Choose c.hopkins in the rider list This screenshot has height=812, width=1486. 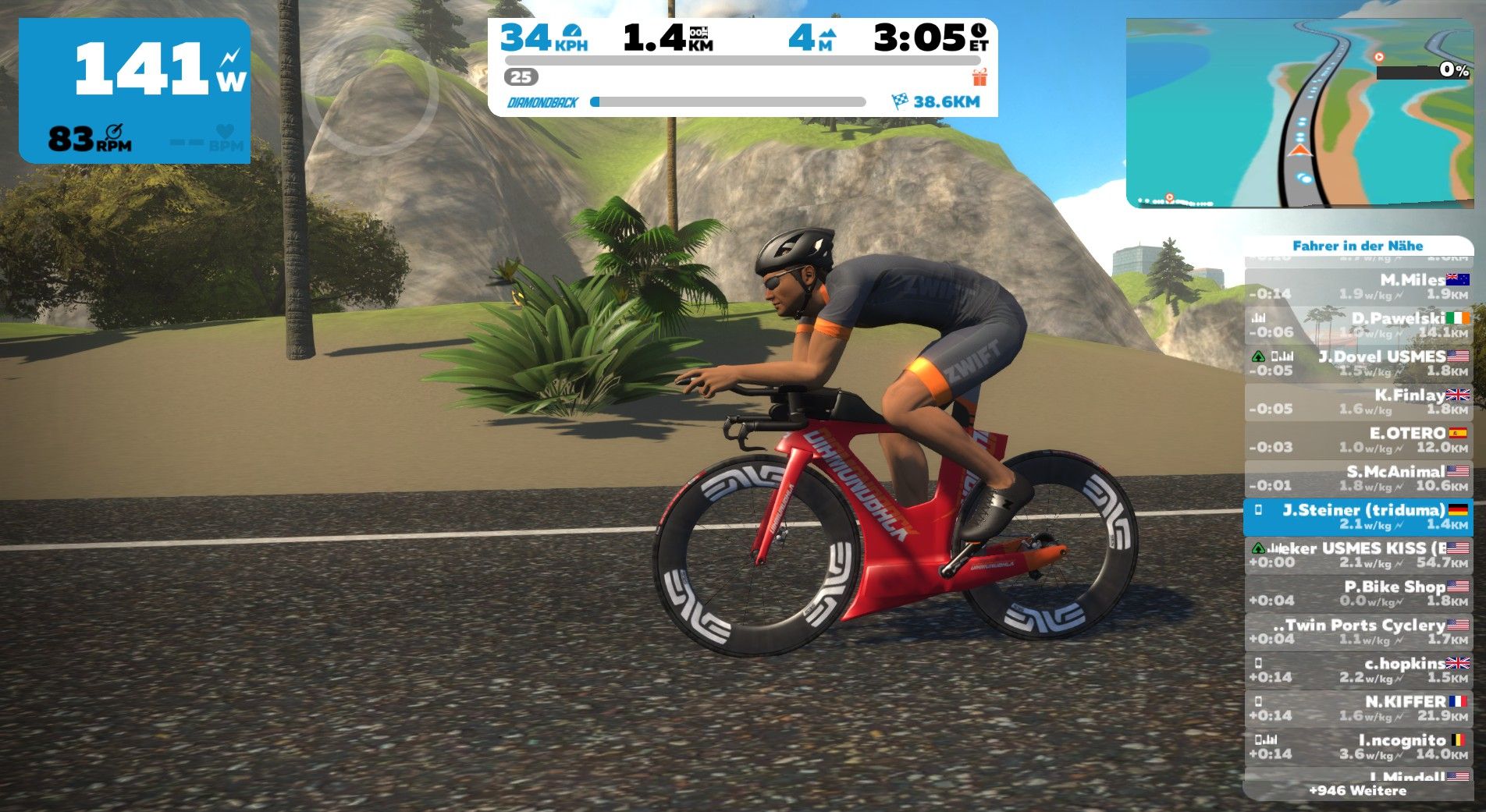(1358, 669)
